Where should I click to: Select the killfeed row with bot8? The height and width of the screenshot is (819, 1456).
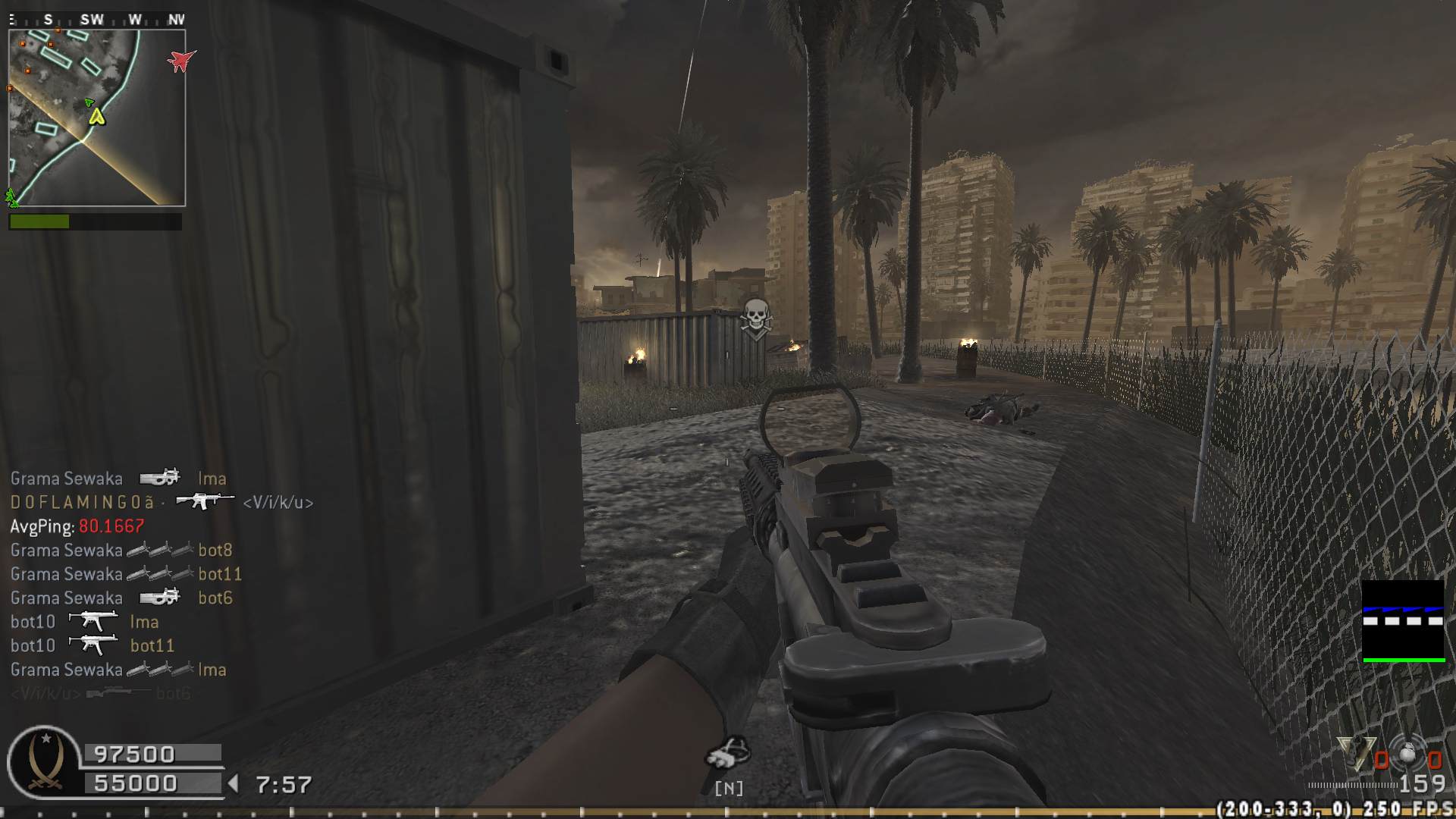coord(121,550)
